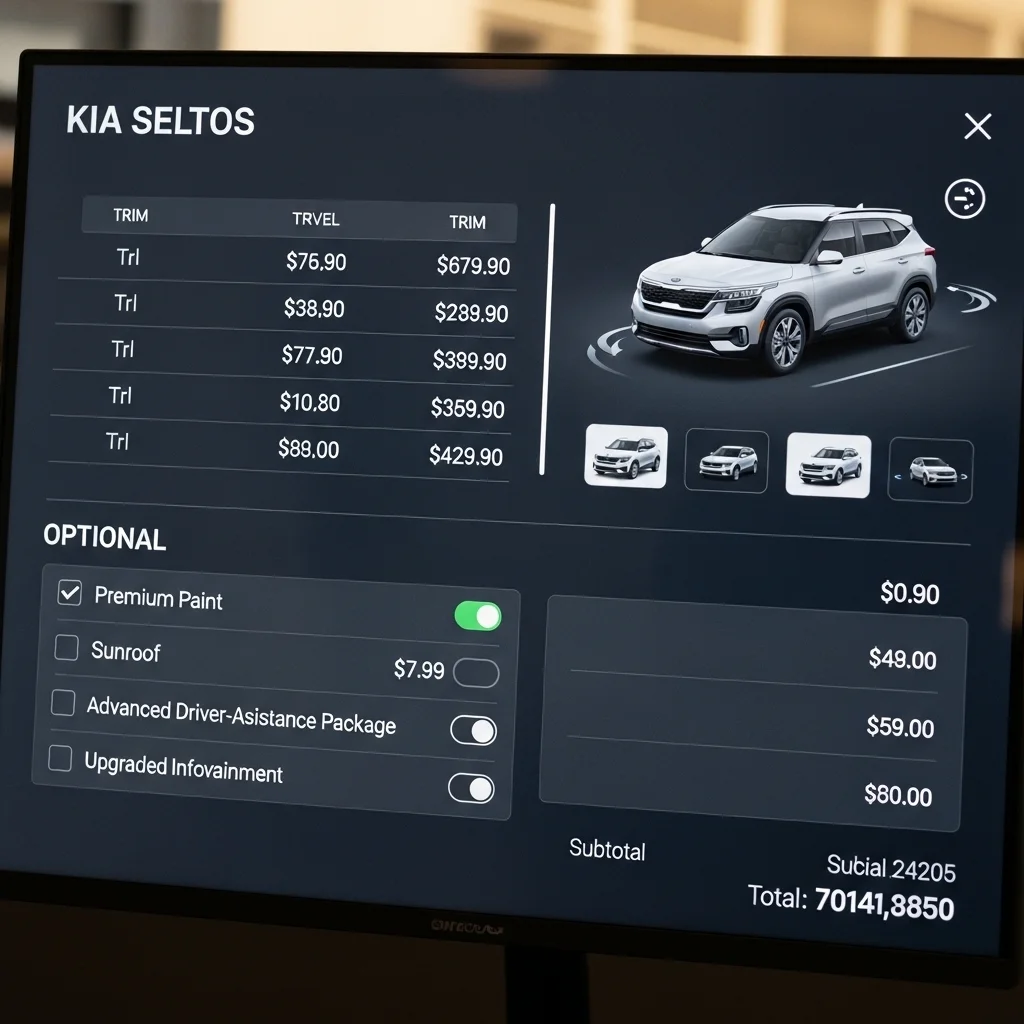The width and height of the screenshot is (1024, 1024).
Task: Show the second, dark-background car thumbnail
Action: [727, 461]
